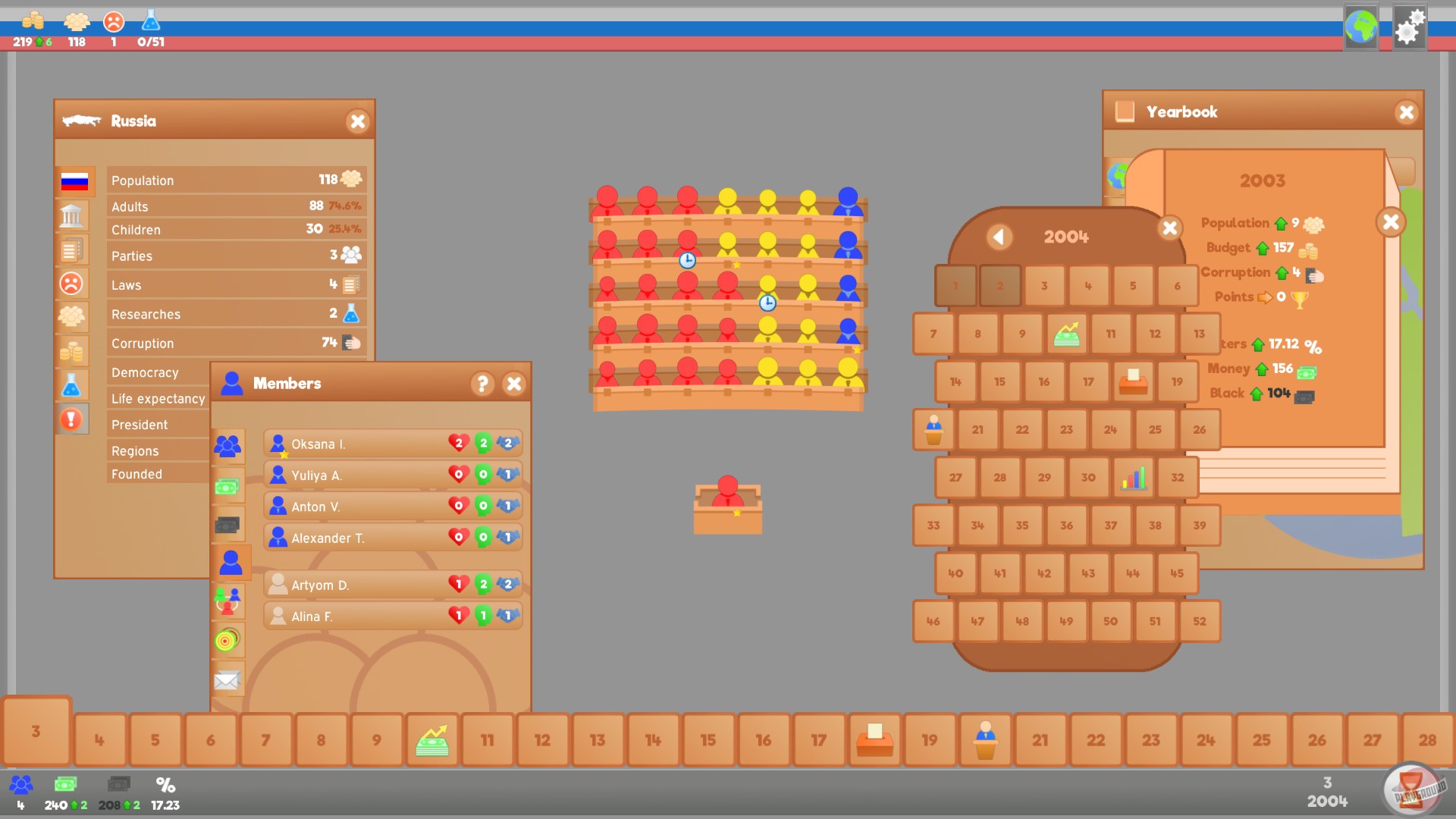Open the government building tab in the Russia window
Image resolution: width=1456 pixels, height=819 pixels.
click(73, 215)
